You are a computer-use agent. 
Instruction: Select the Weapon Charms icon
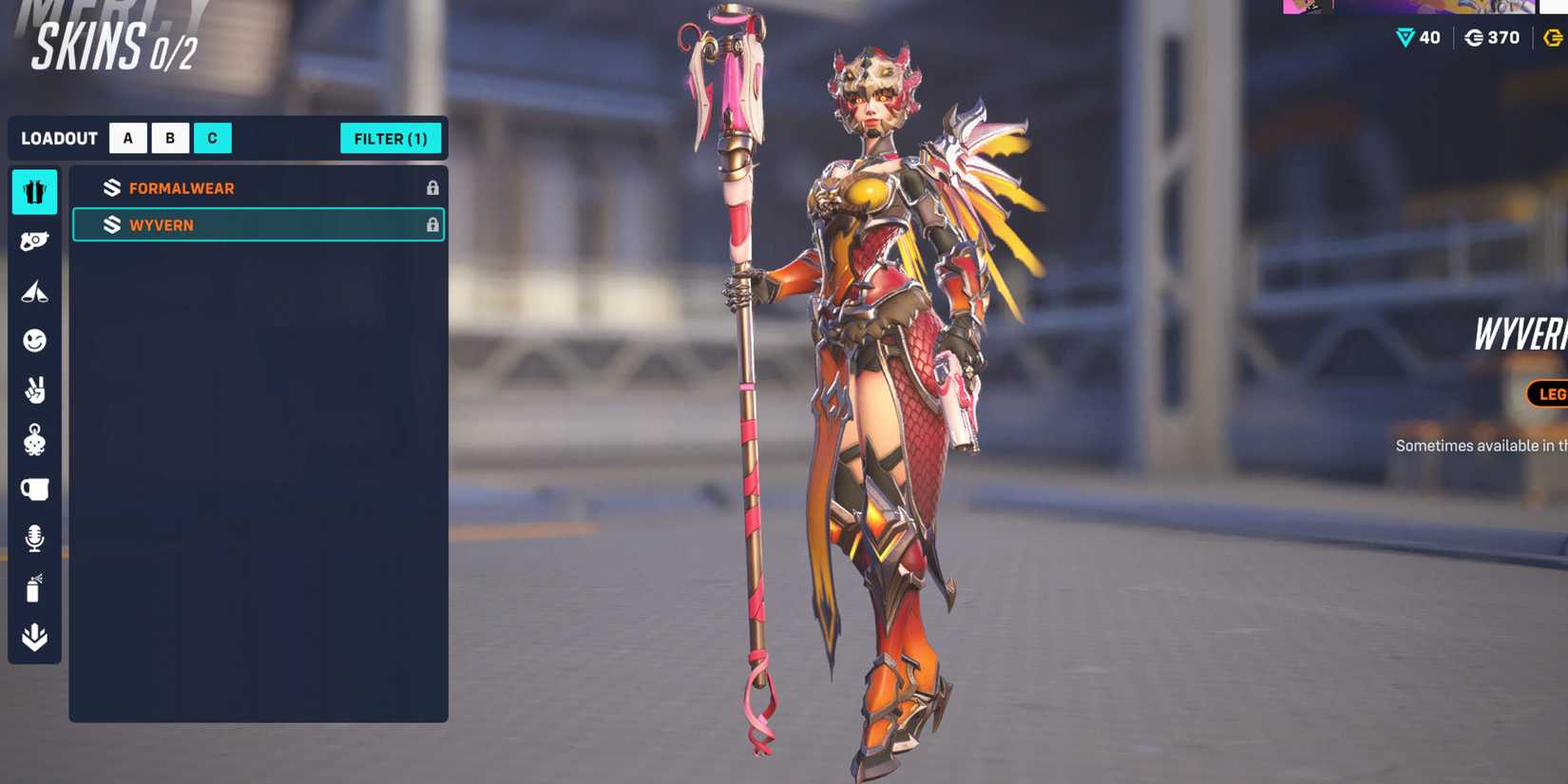pos(34,240)
